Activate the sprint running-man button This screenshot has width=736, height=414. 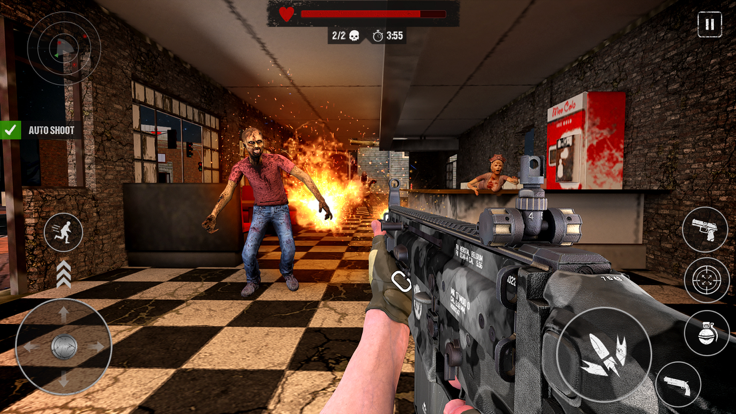[63, 232]
